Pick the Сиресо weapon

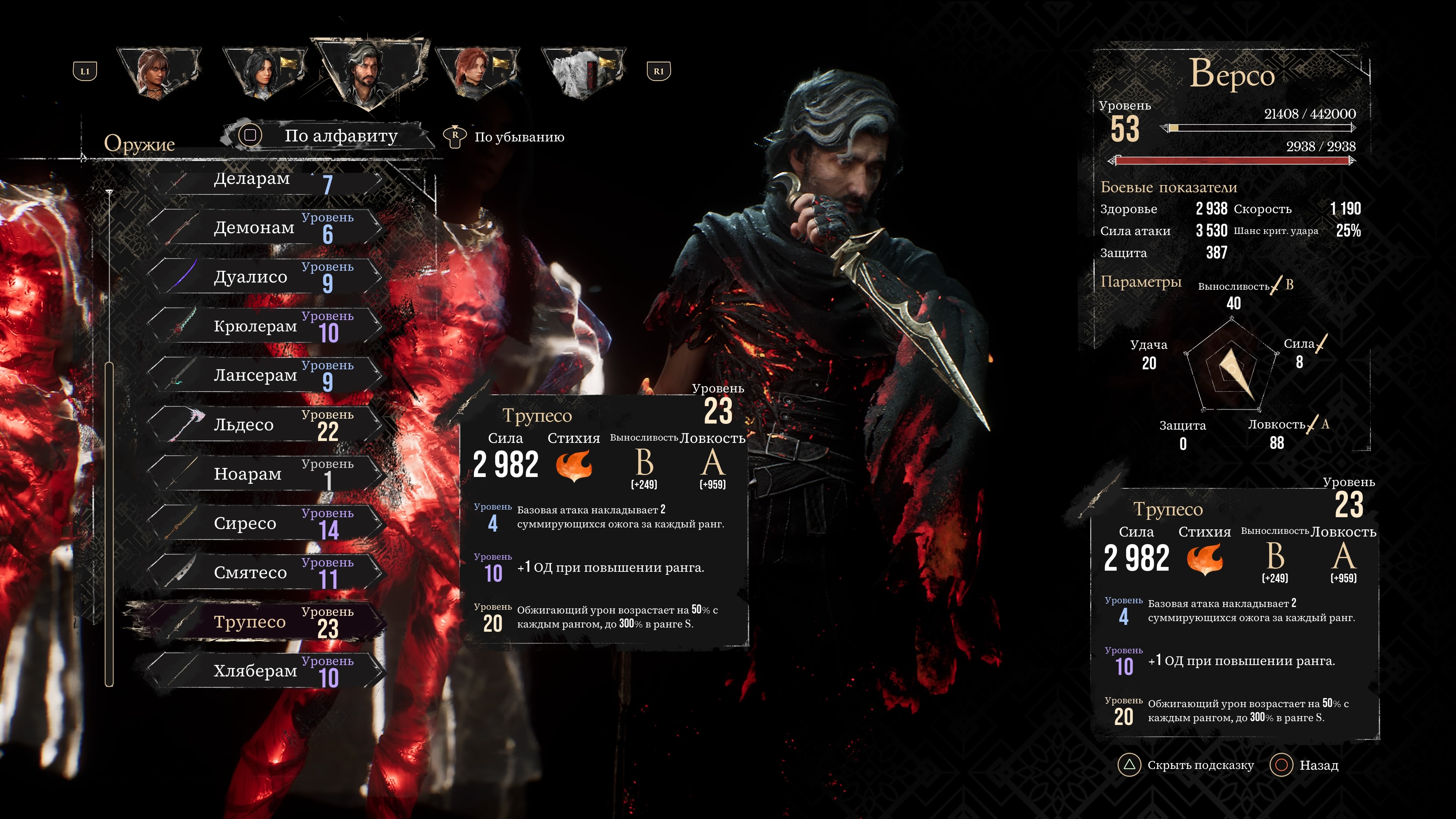[266, 523]
